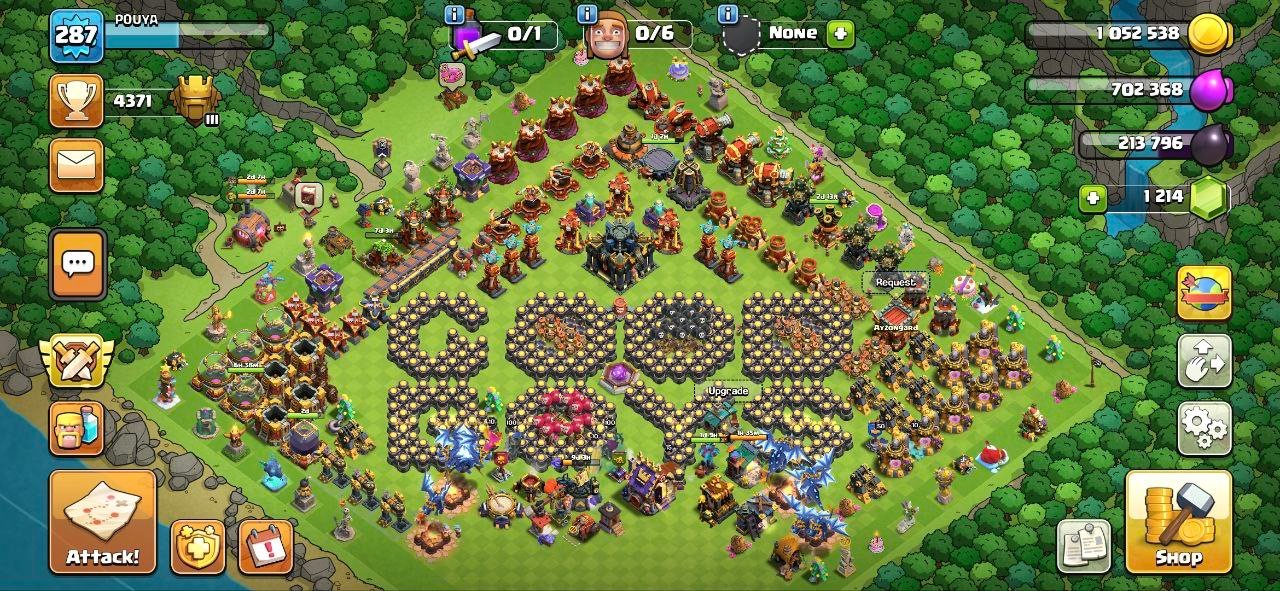The height and width of the screenshot is (591, 1280).
Task: Open the chat speech bubble
Action: (x=77, y=265)
